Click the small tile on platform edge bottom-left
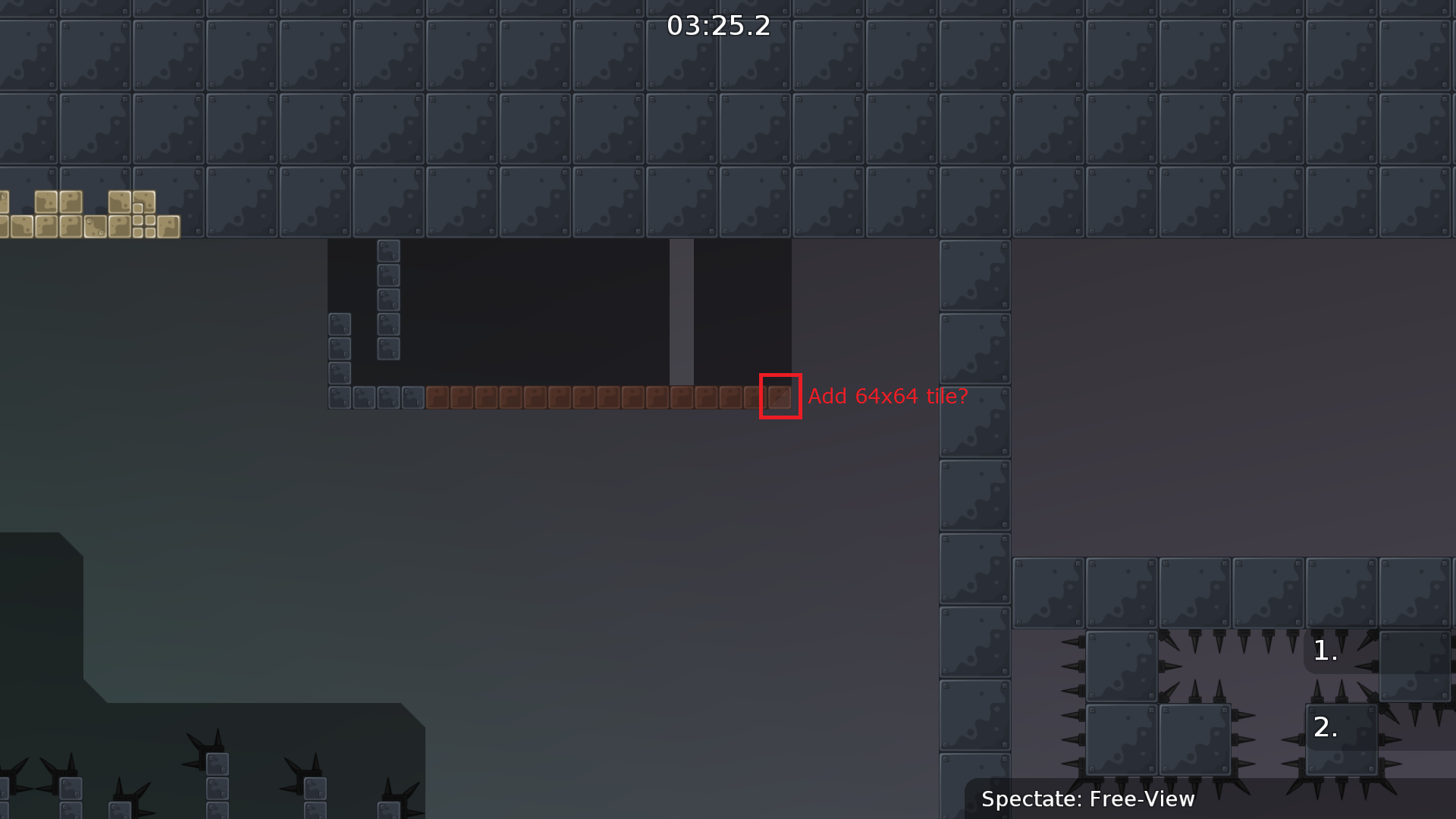The height and width of the screenshot is (819, 1456). pyautogui.click(x=218, y=766)
